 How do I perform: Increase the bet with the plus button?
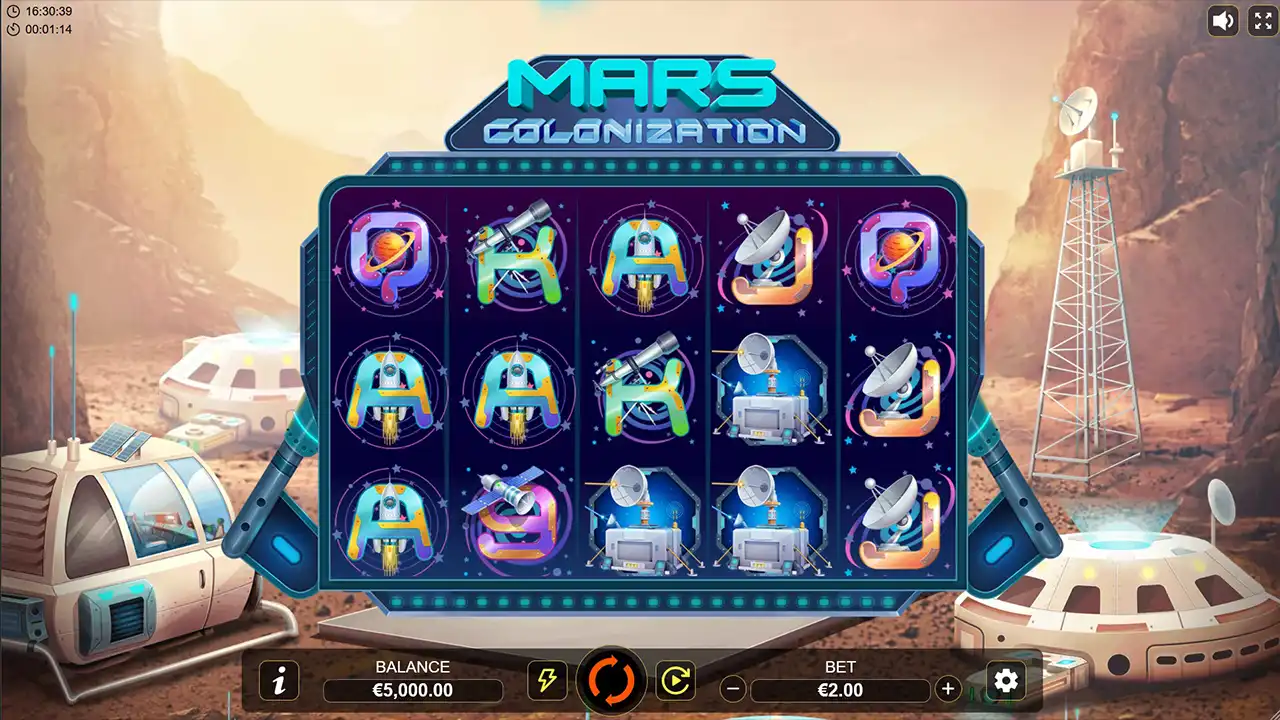[947, 689]
